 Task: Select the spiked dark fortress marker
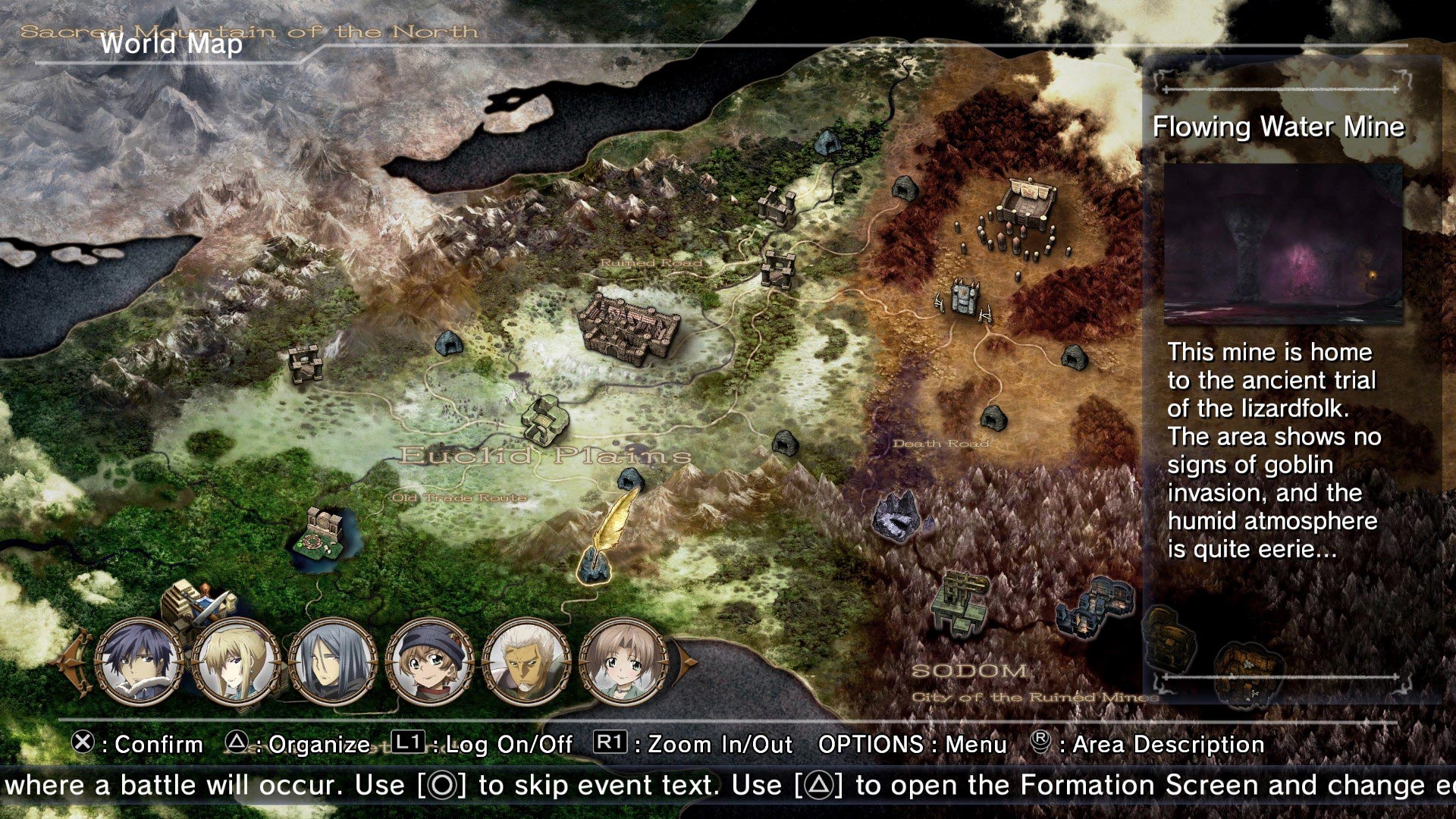click(x=963, y=301)
